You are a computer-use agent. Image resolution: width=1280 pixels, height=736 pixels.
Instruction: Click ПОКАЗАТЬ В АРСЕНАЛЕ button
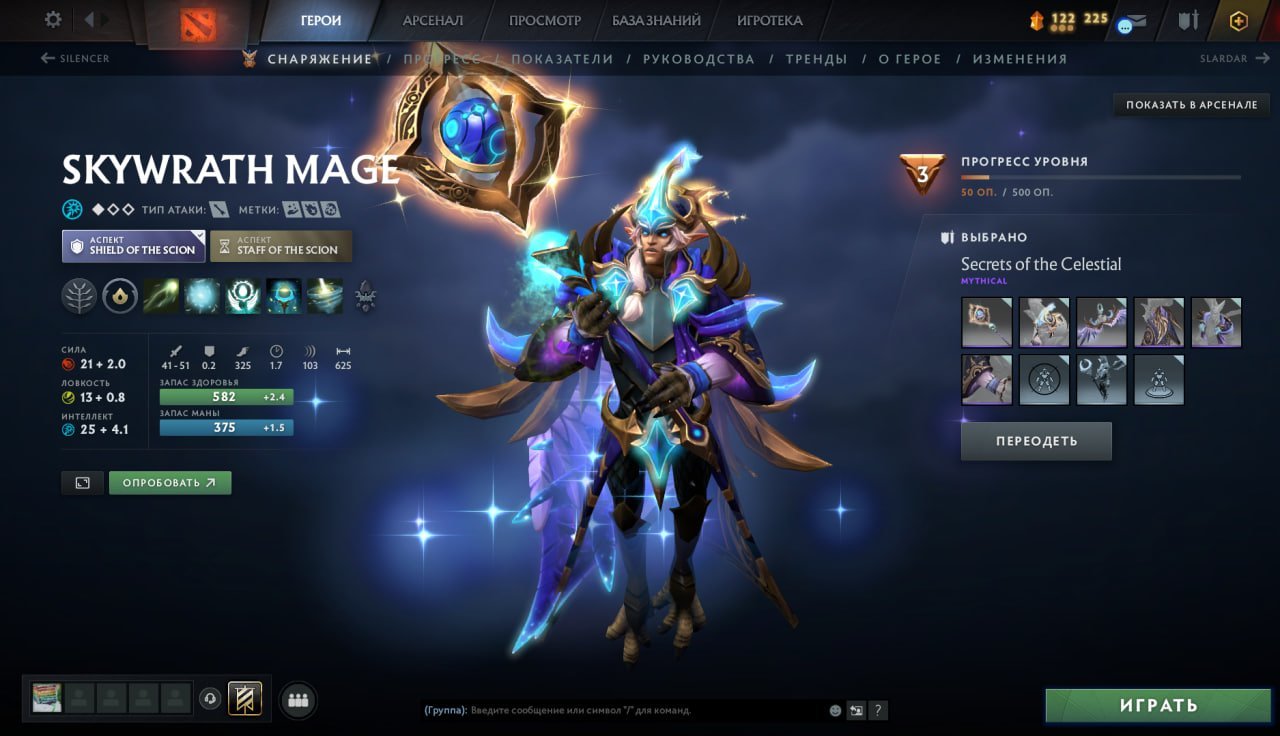1192,104
